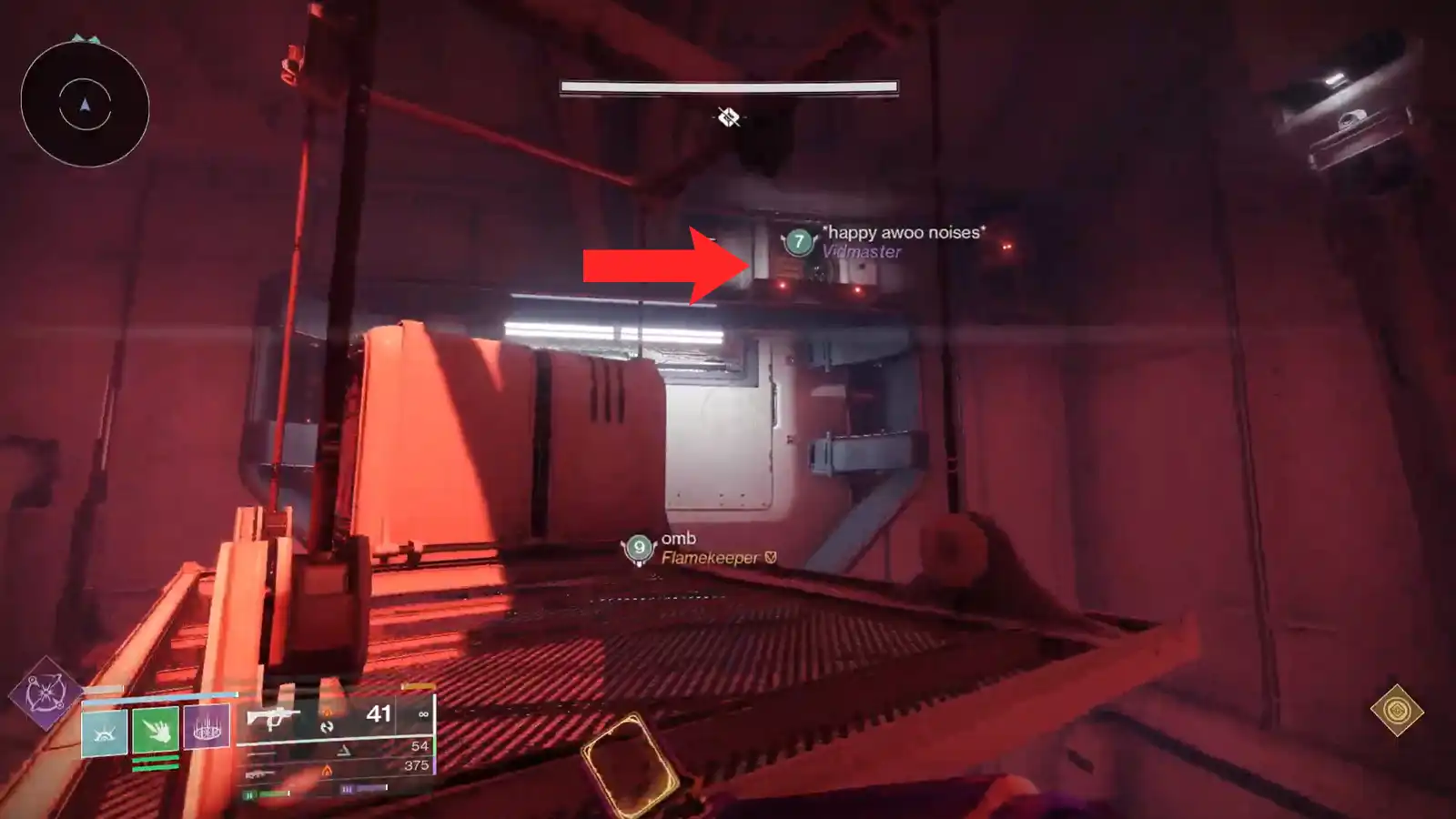1456x819 pixels.
Task: Click the red arrow overlay marker
Action: 664,264
